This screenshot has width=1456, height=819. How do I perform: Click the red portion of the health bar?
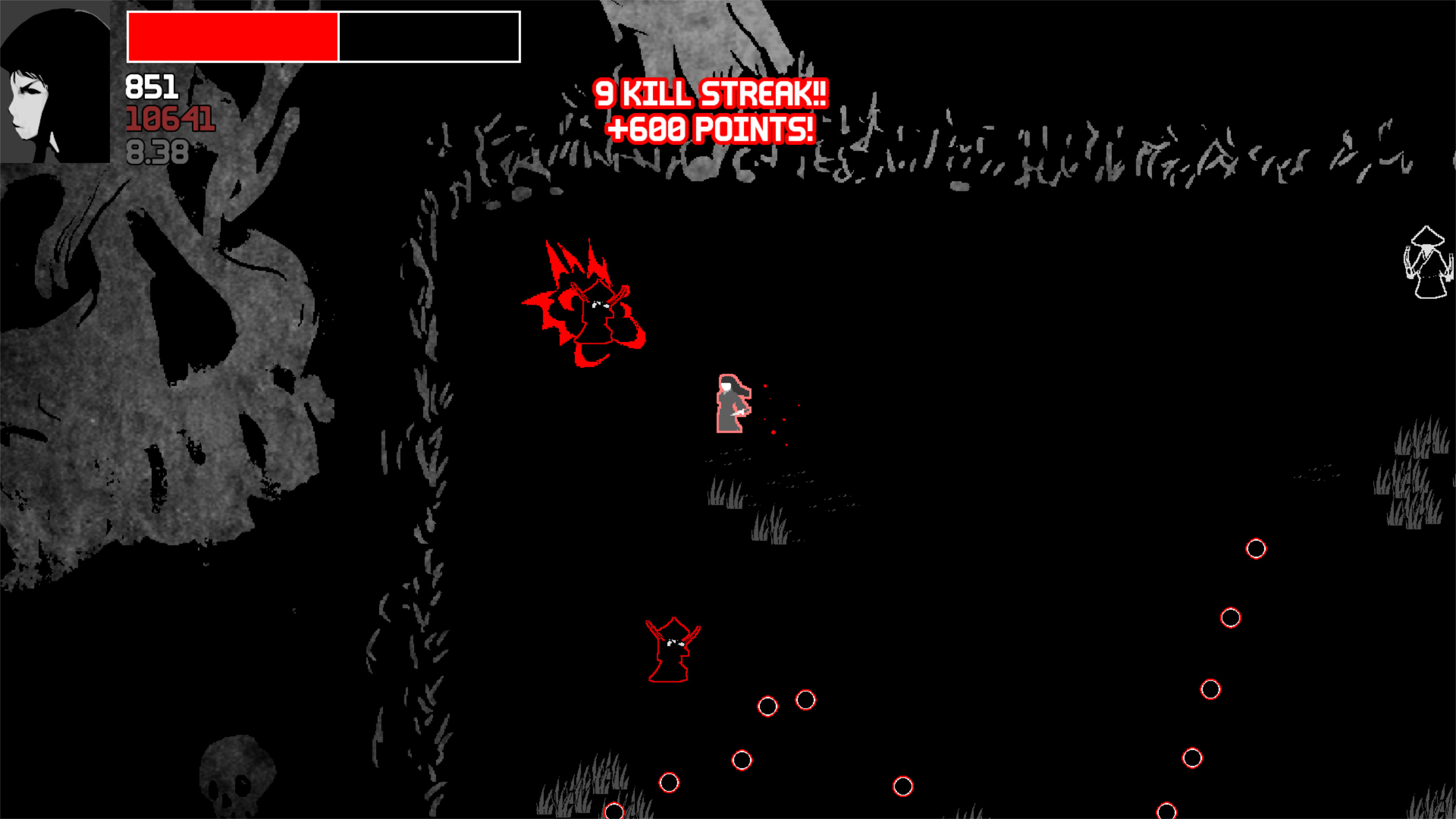(x=232, y=35)
